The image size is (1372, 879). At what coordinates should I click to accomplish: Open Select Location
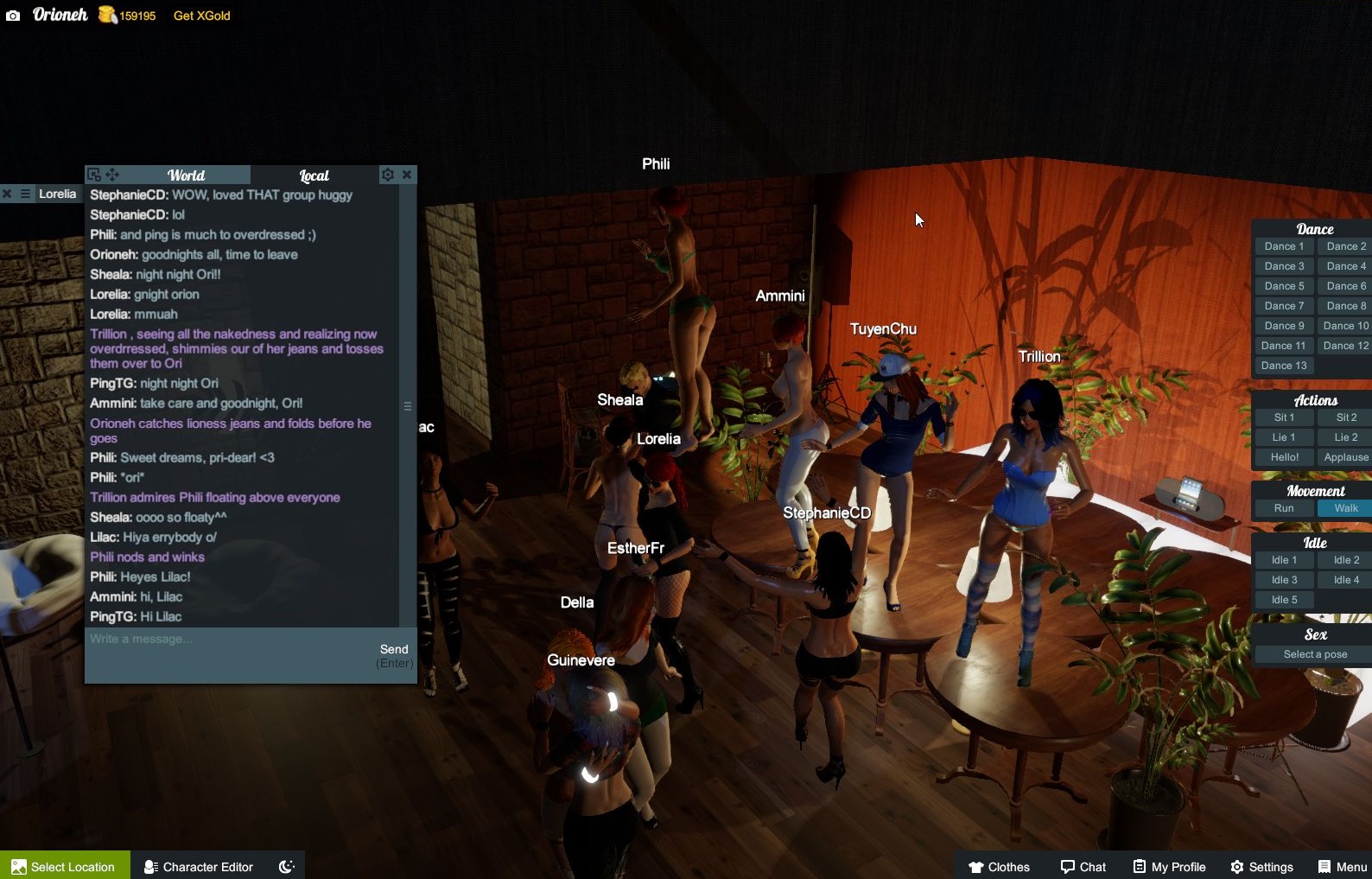click(x=65, y=866)
